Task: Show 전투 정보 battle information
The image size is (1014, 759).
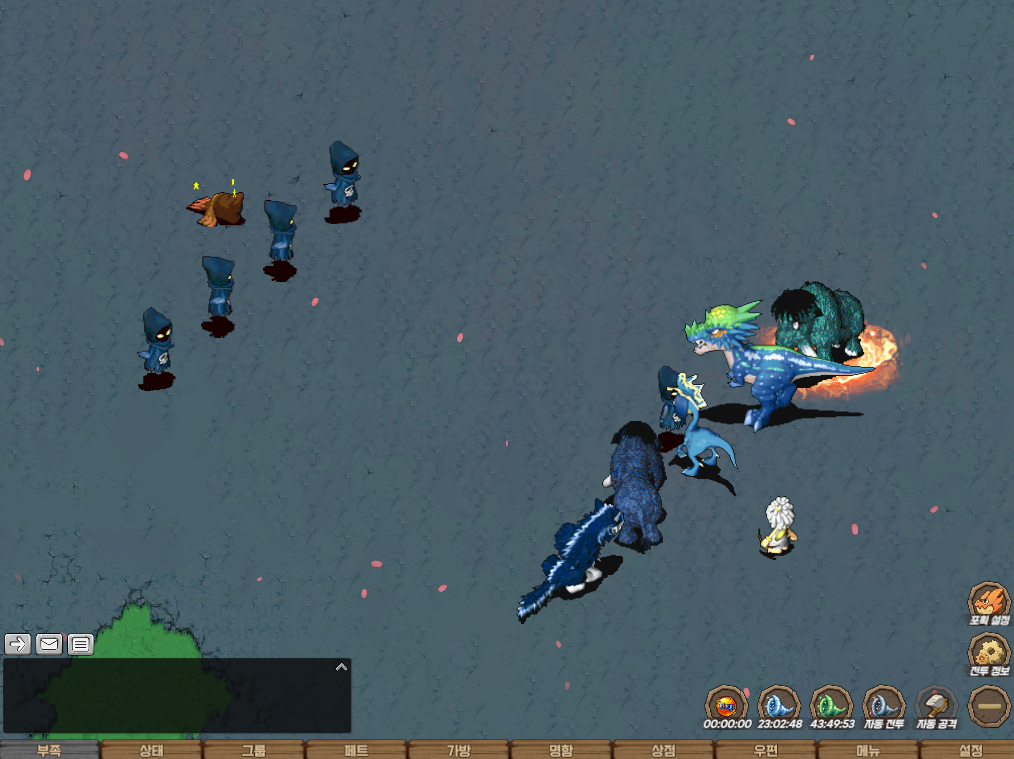Action: (988, 654)
